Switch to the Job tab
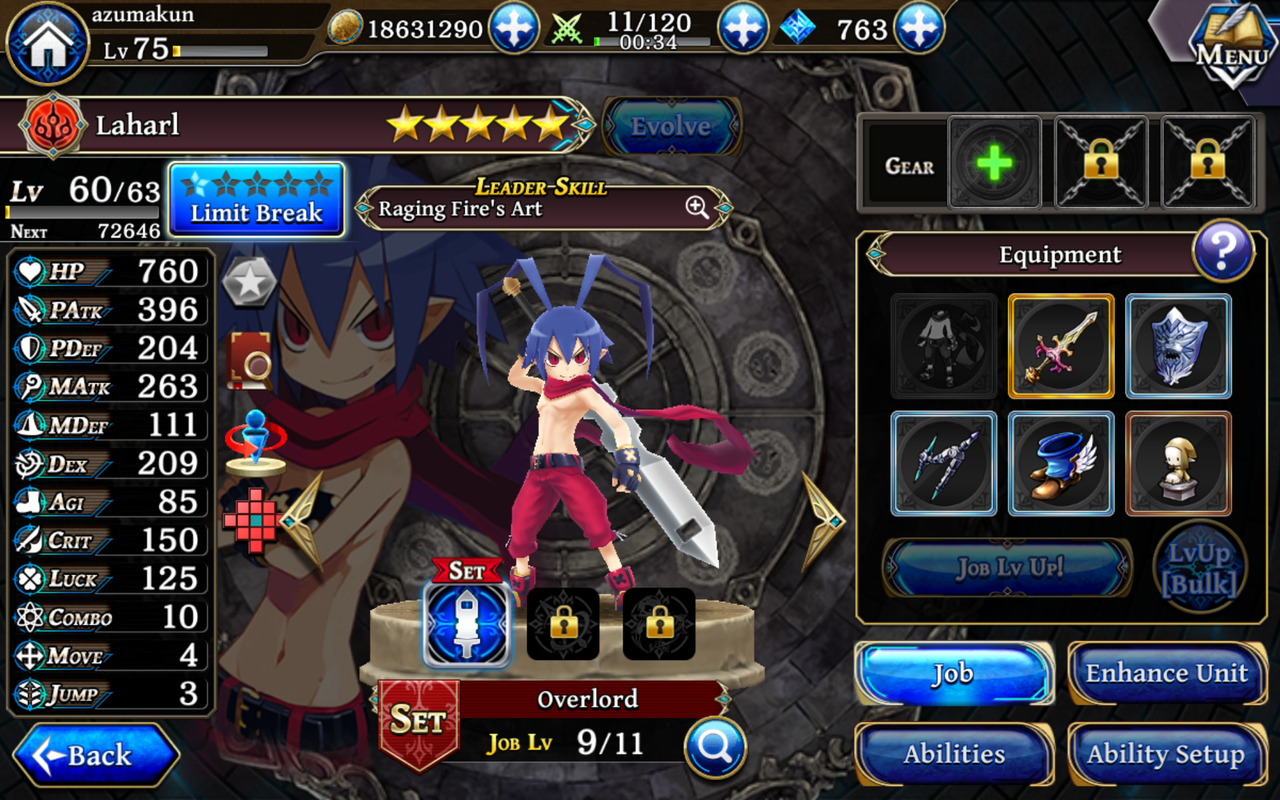The width and height of the screenshot is (1280, 800). (953, 673)
